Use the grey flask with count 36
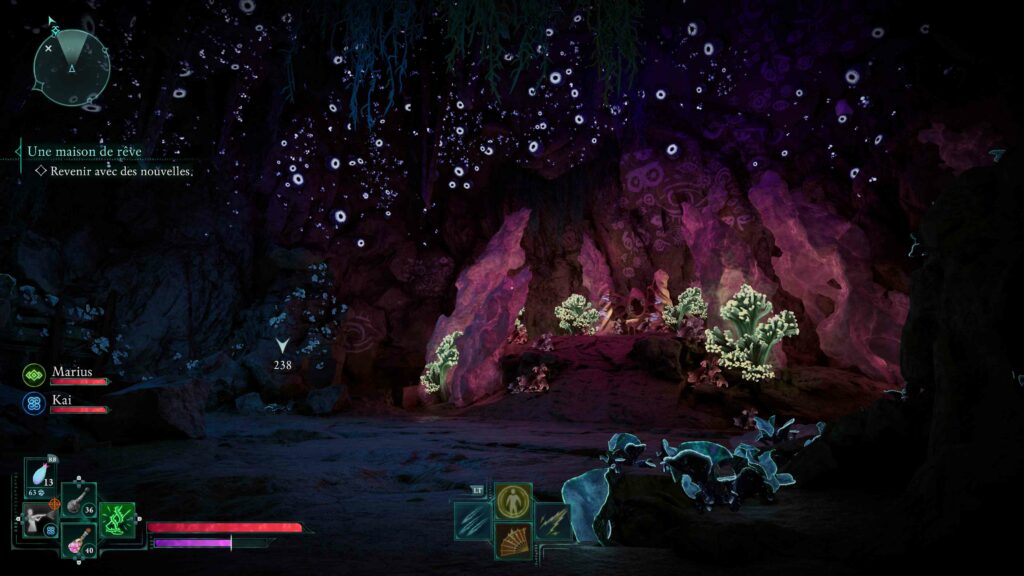 point(78,500)
